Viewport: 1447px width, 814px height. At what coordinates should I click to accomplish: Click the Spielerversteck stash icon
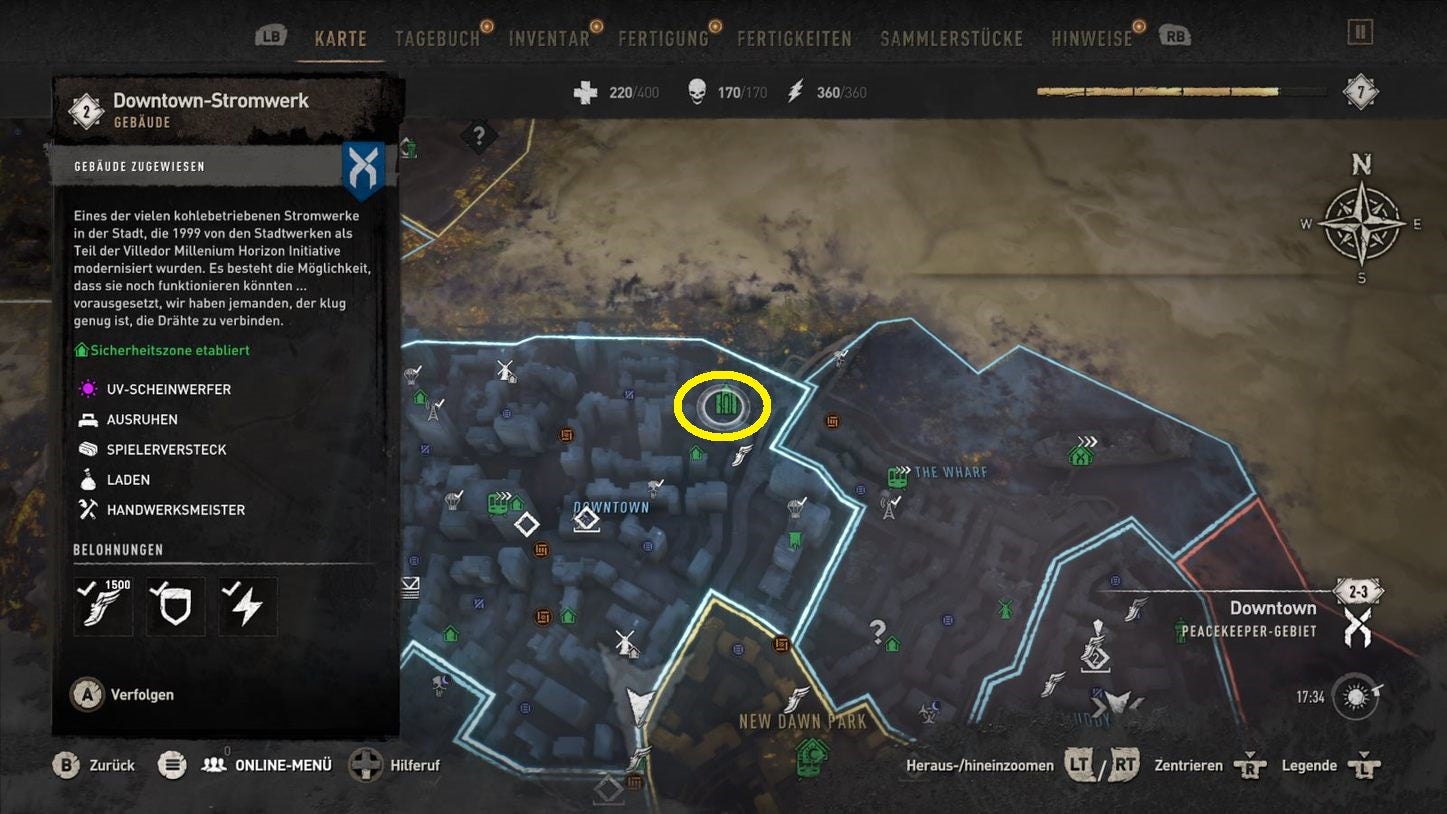click(89, 449)
